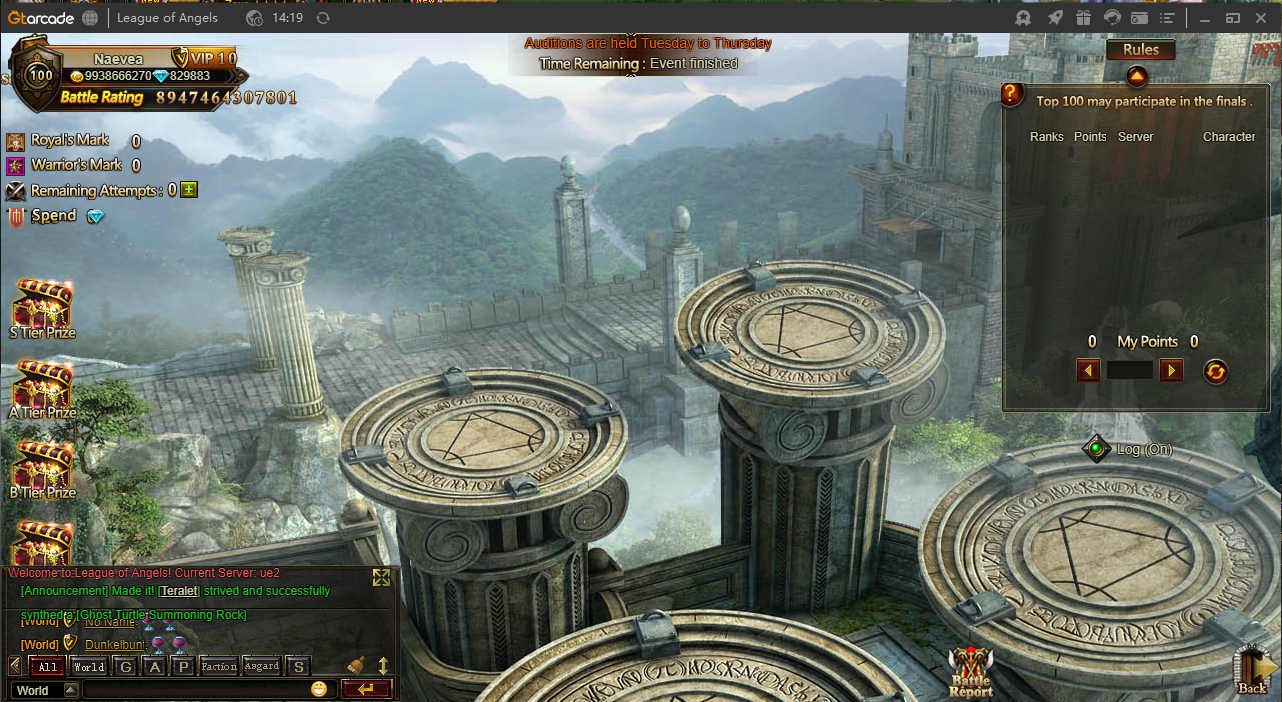Open the emoji smiley picker in chat
Image resolution: width=1282 pixels, height=702 pixels.
[319, 689]
